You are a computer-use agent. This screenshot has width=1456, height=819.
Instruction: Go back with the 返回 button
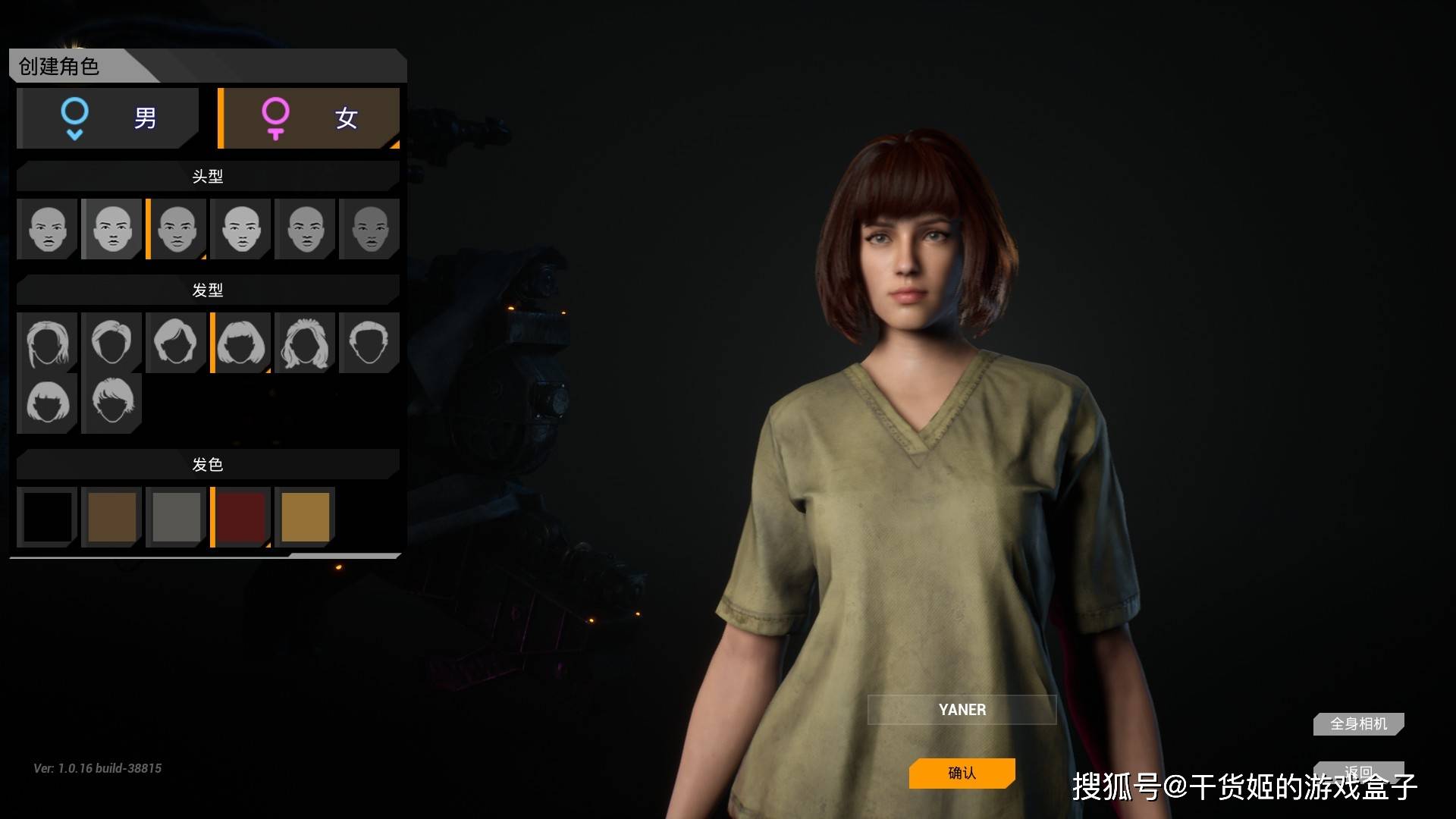1358,770
